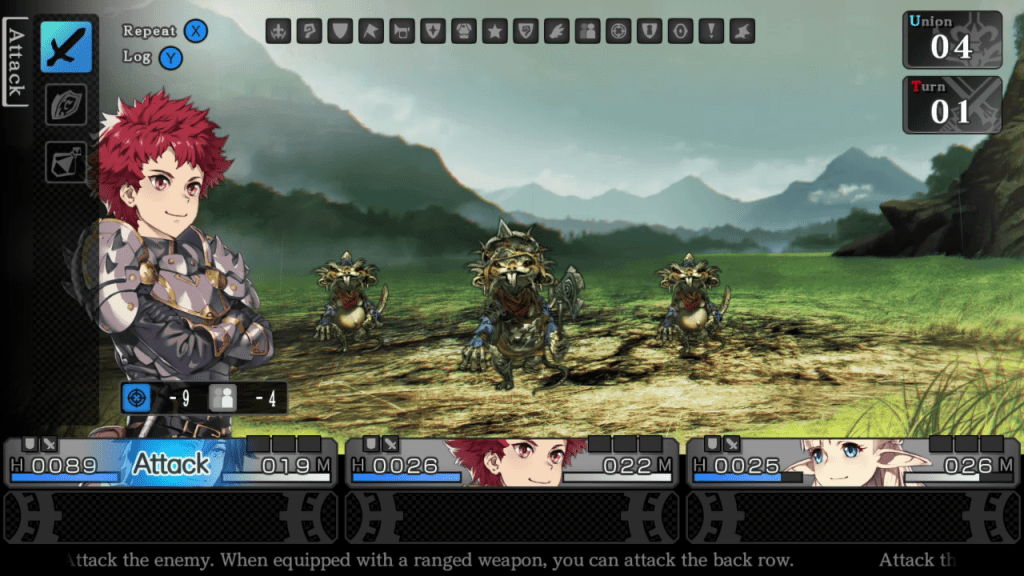Select the red-haired party member panel
The image size is (1024, 576).
pyautogui.click(x=512, y=463)
